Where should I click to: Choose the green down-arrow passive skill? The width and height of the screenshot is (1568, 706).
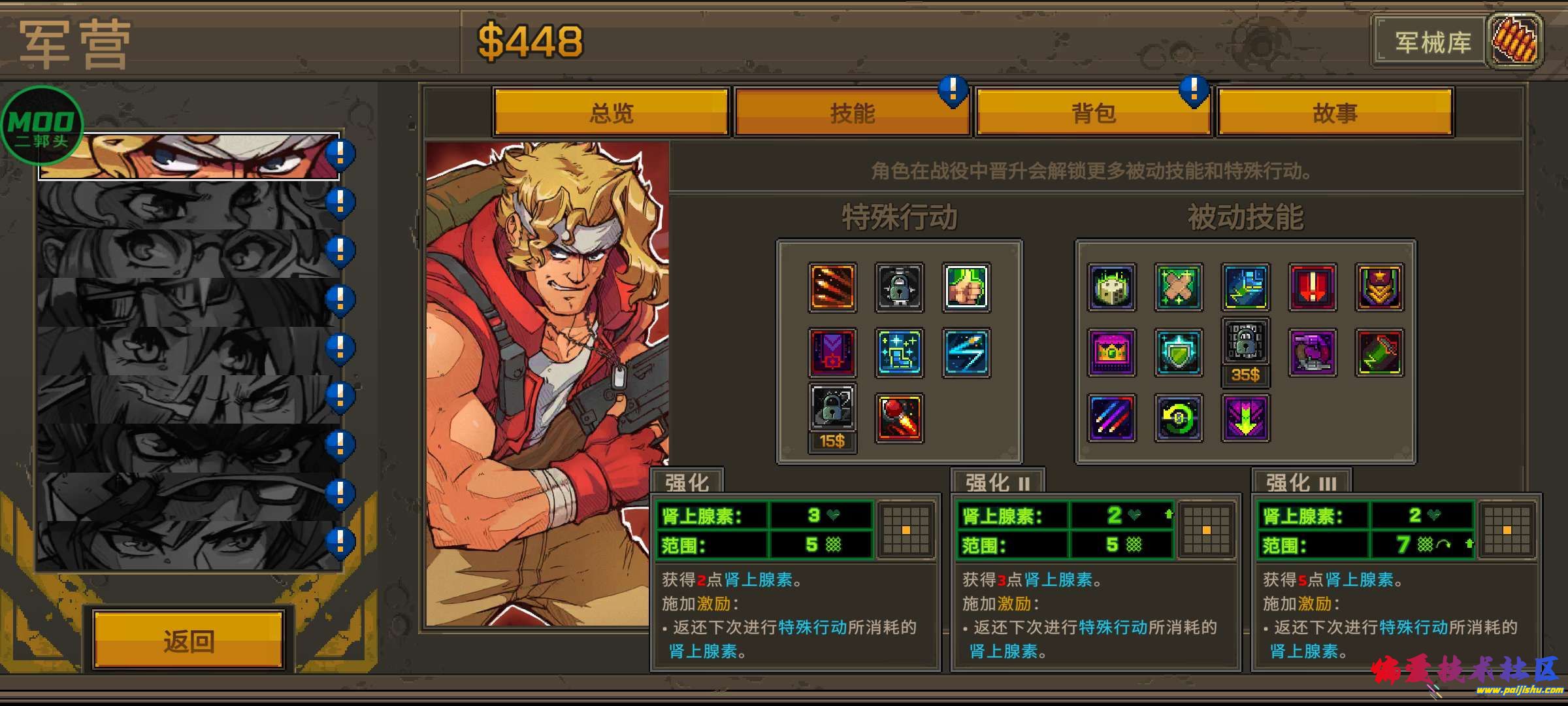(x=1245, y=418)
